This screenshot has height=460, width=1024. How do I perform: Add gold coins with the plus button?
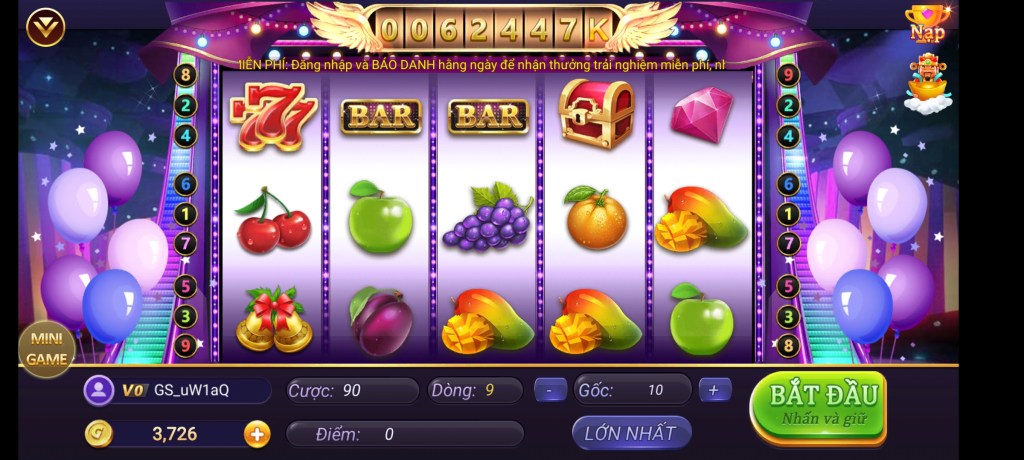(x=257, y=434)
